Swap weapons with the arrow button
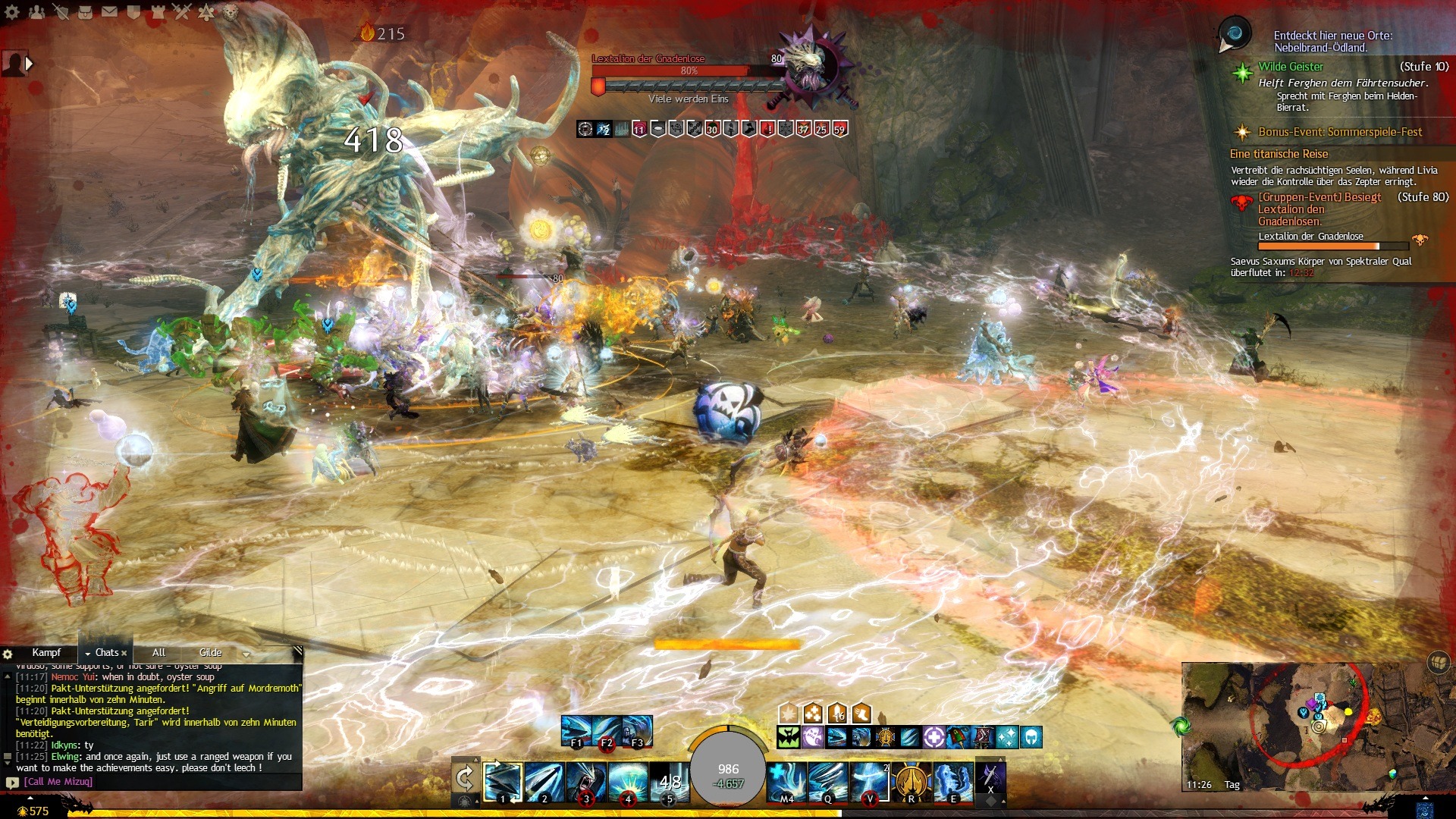Screen dimensions: 1456x819 (464, 778)
